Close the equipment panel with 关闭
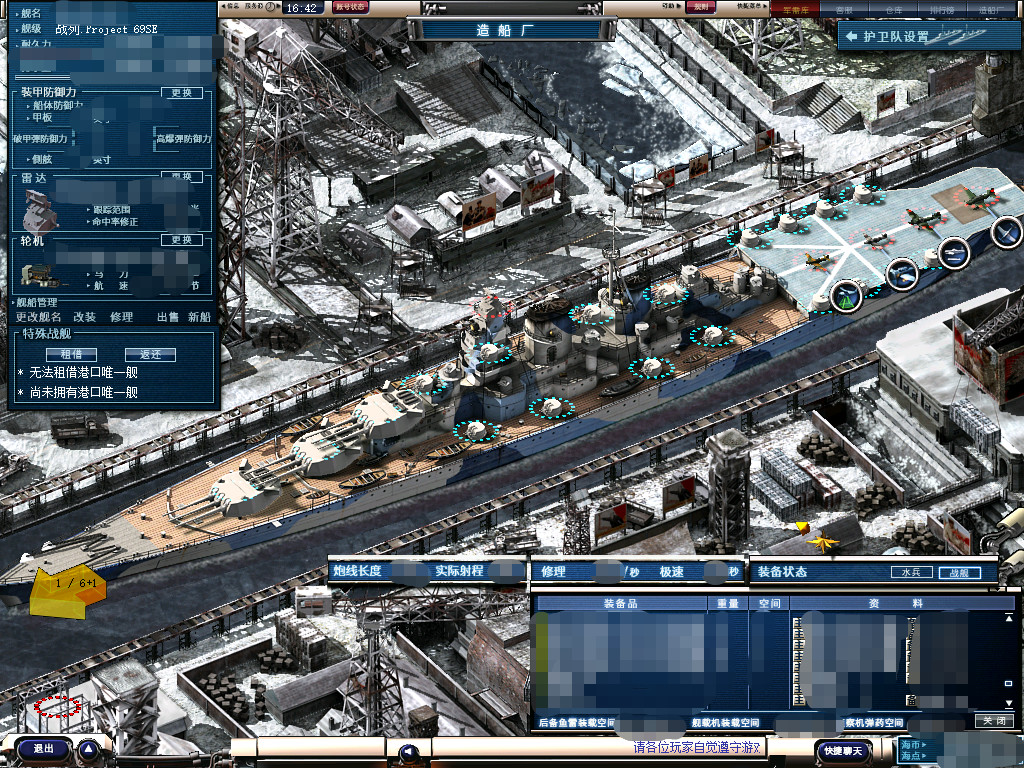 point(994,721)
